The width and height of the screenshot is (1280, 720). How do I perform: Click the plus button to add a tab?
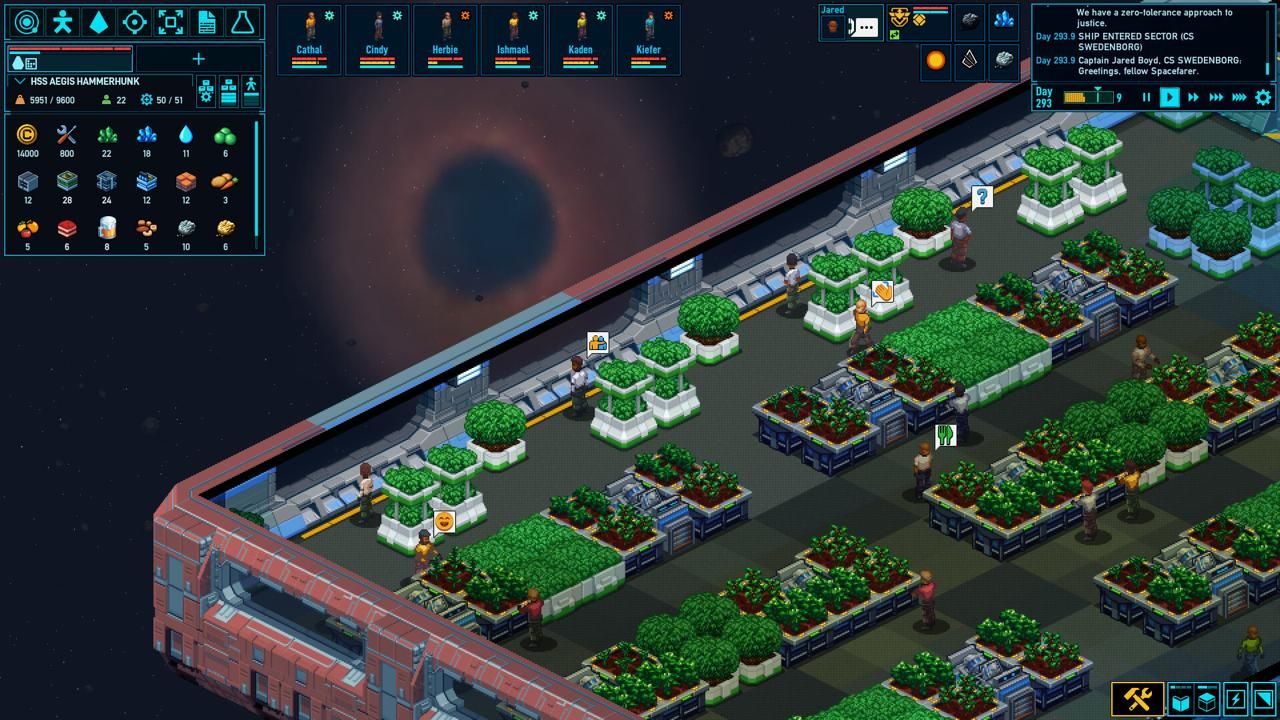[198, 59]
